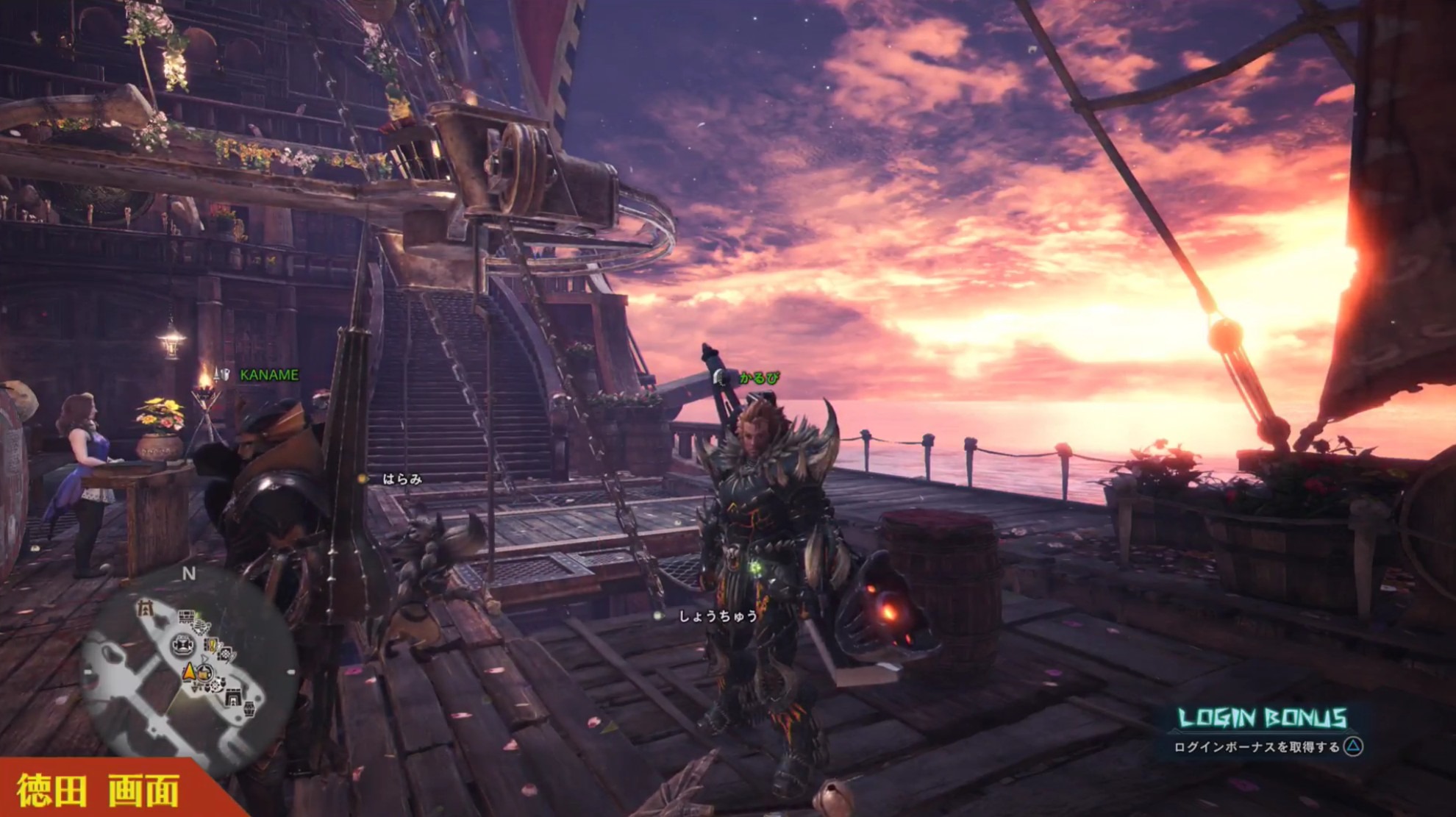
Task: Click the 徳田 画面 stream overlay label
Action: click(x=99, y=791)
